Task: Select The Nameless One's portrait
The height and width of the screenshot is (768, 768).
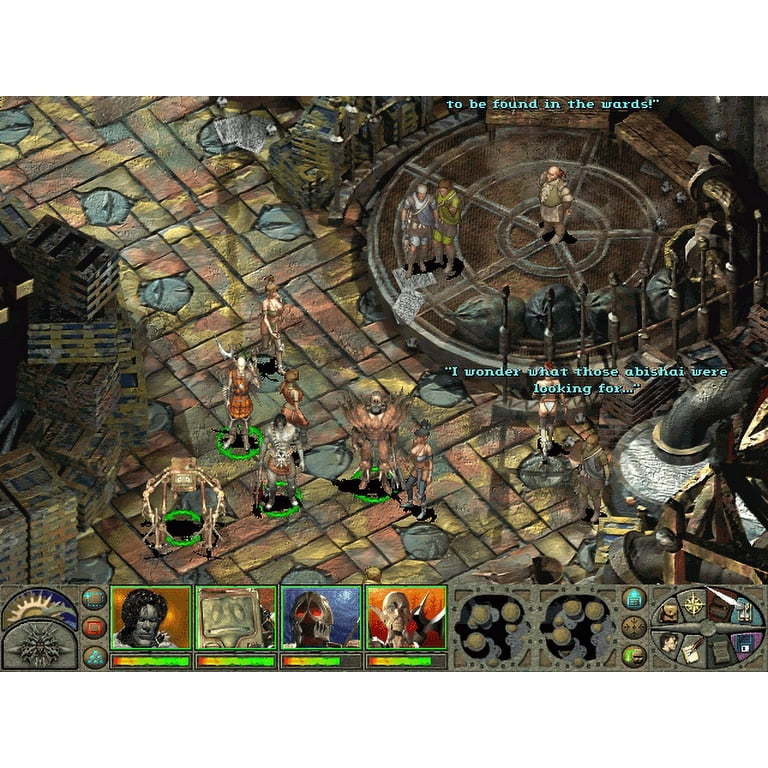Action: click(x=150, y=618)
